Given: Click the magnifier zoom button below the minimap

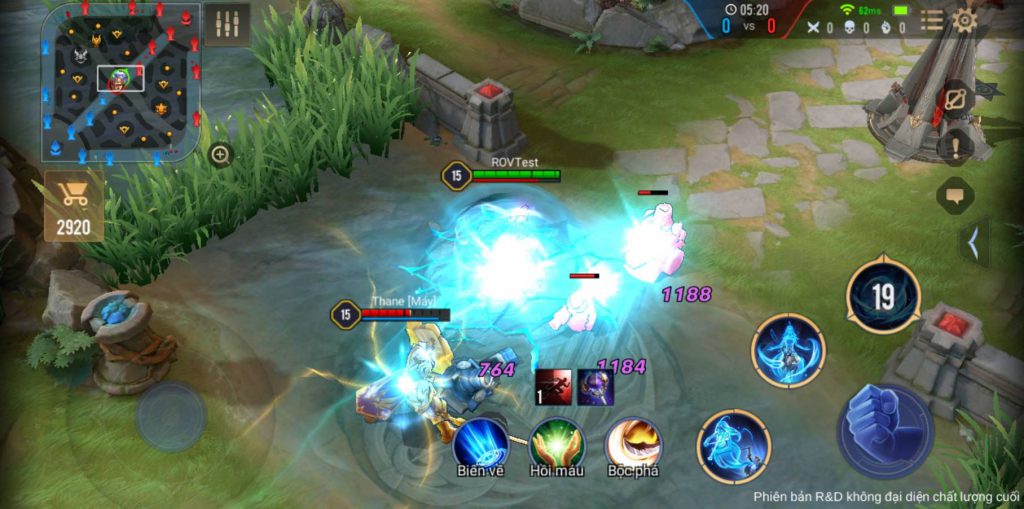Looking at the screenshot, I should point(221,155).
